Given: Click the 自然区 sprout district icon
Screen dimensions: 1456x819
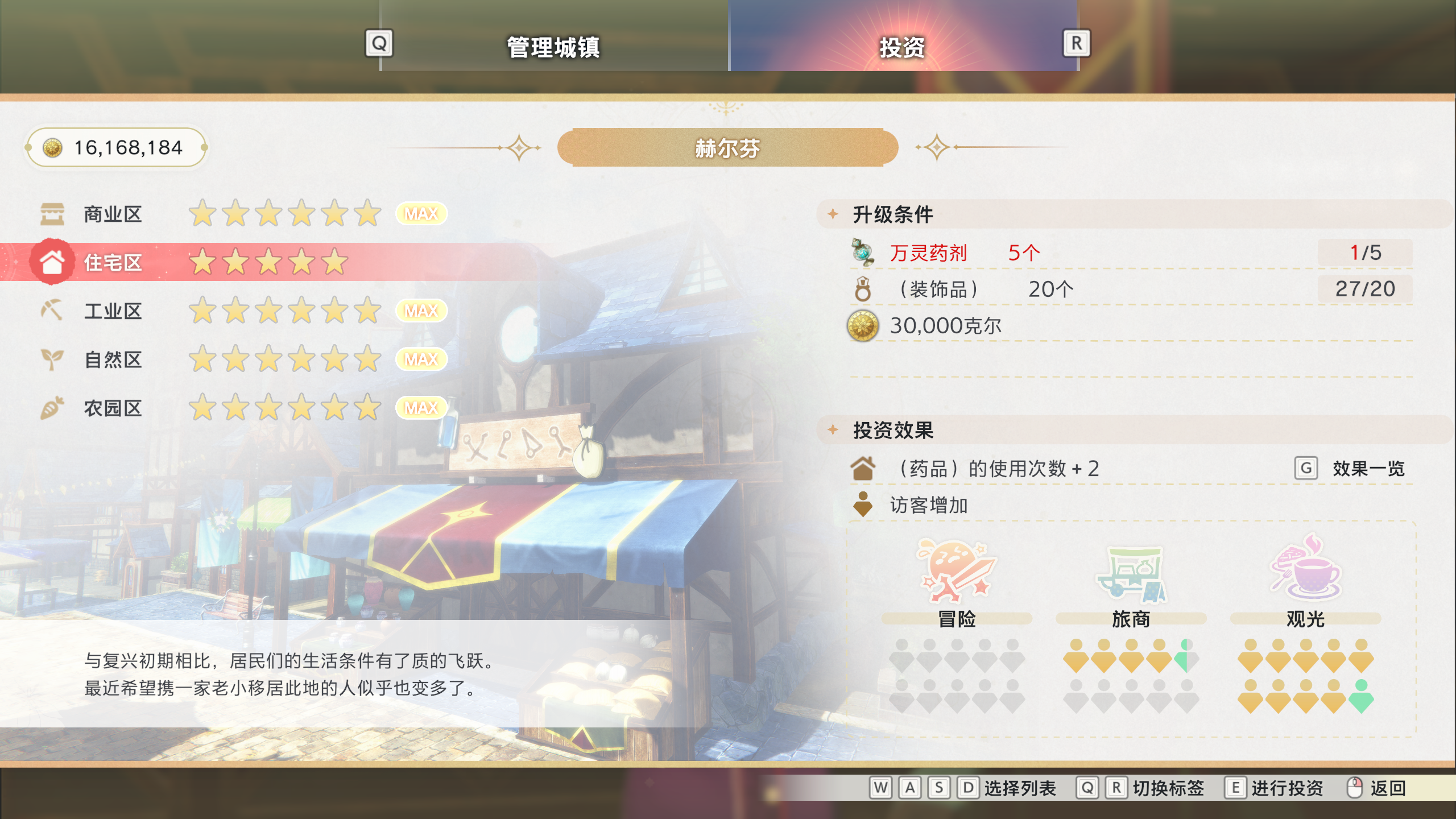Looking at the screenshot, I should click(52, 359).
